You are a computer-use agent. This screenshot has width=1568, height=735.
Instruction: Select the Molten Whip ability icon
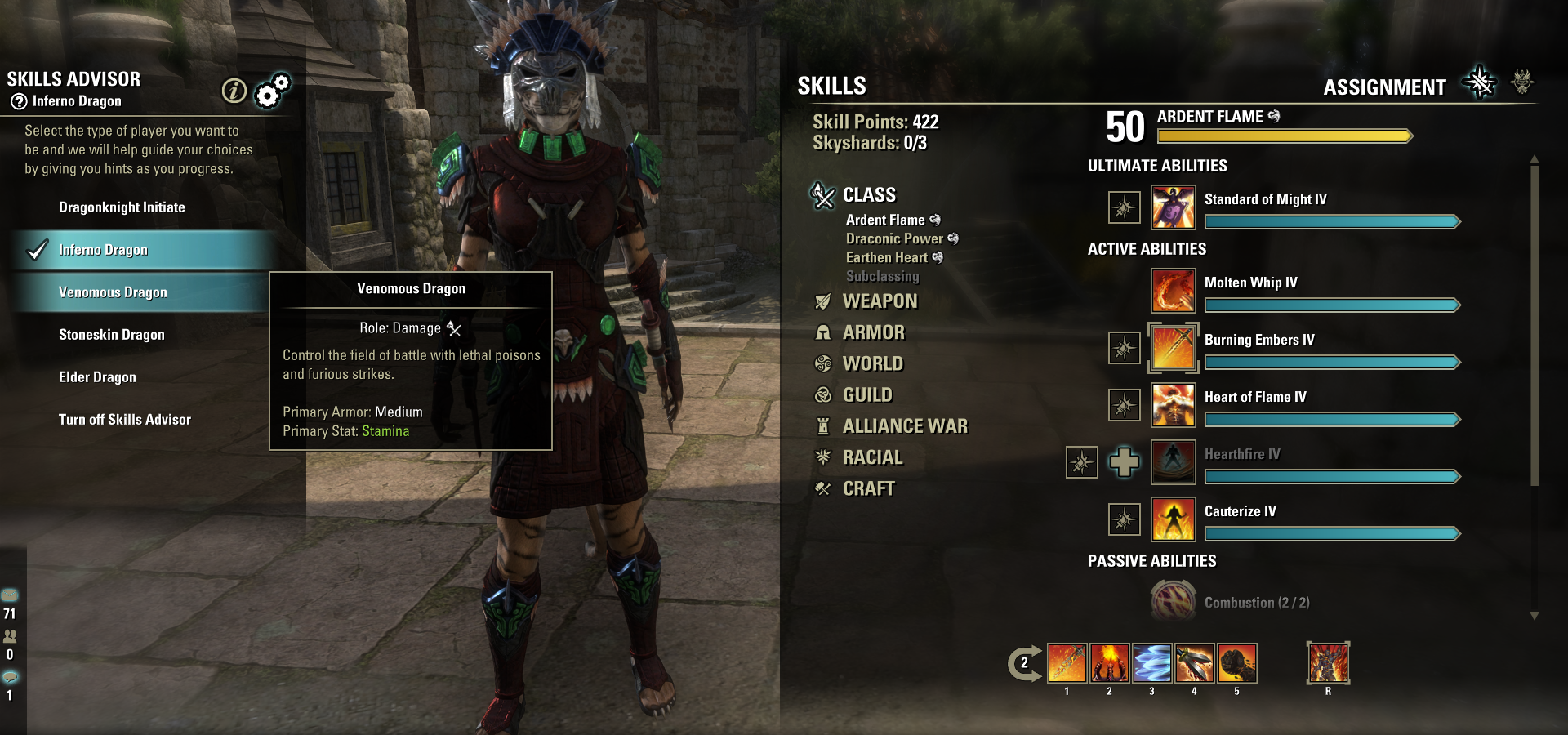[1173, 291]
